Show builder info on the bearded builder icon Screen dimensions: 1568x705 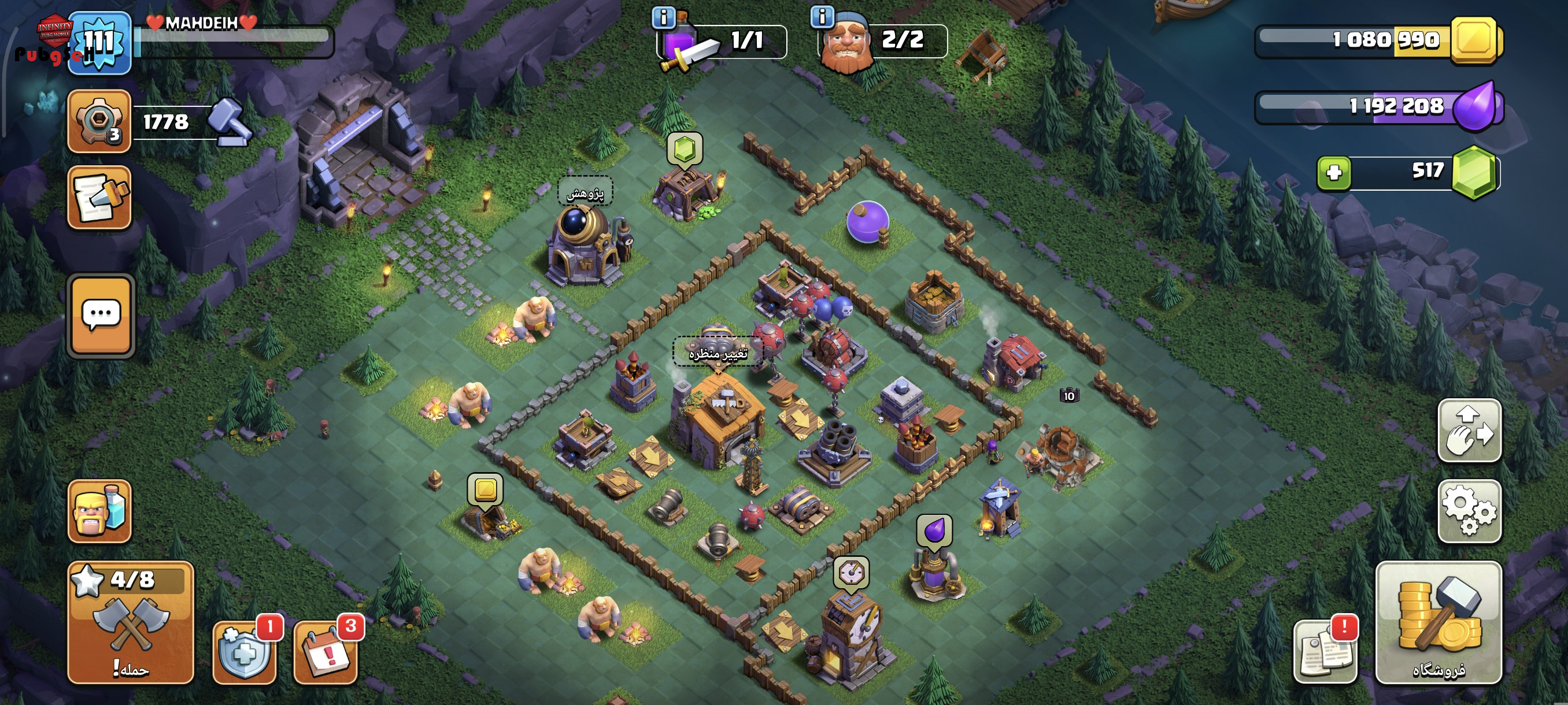tap(822, 17)
